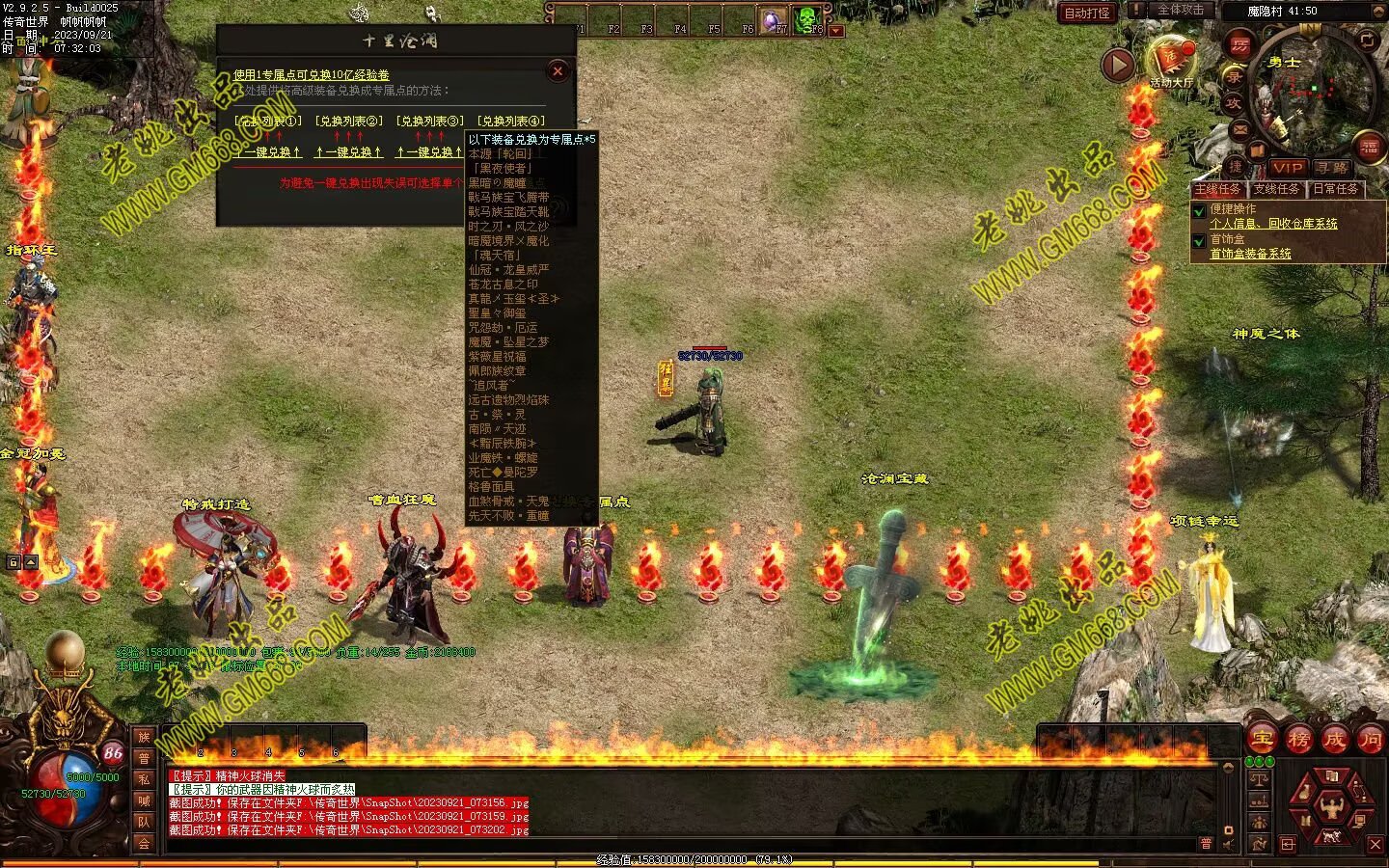Click the mail envelope icon beside minimap

[1240, 127]
